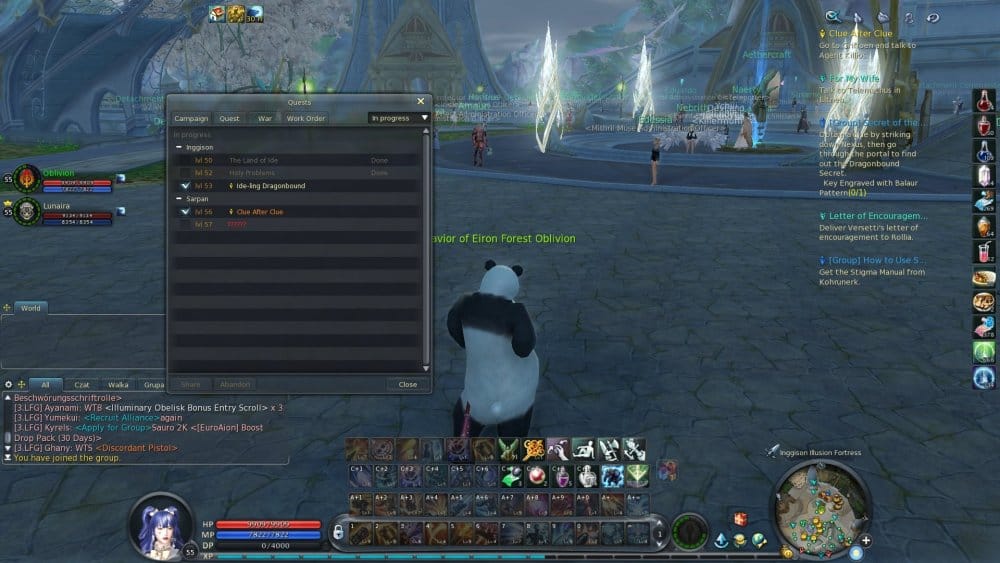Collapse the Inggison quest group
The width and height of the screenshot is (1000, 563).
180,147
